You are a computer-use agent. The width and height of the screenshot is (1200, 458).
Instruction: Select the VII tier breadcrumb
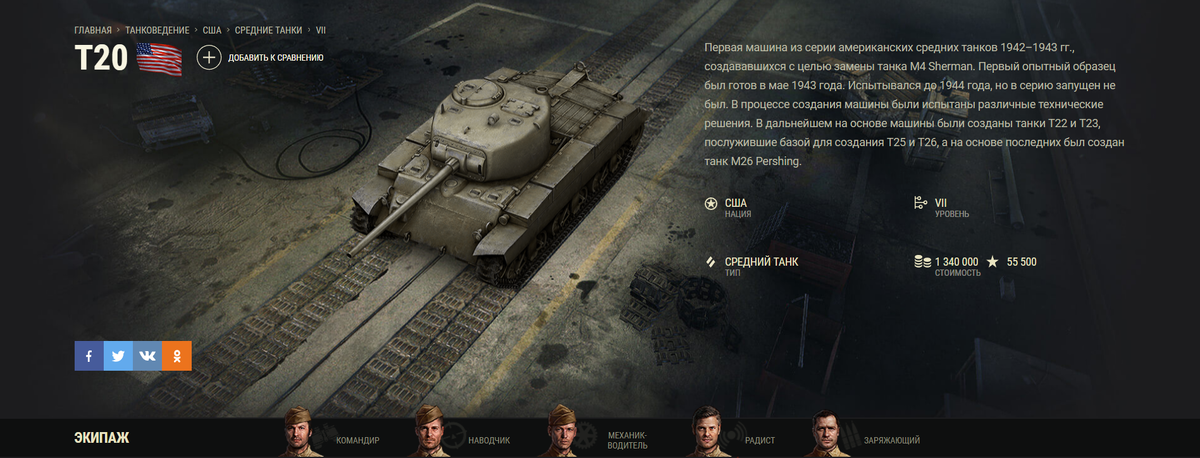tap(321, 30)
